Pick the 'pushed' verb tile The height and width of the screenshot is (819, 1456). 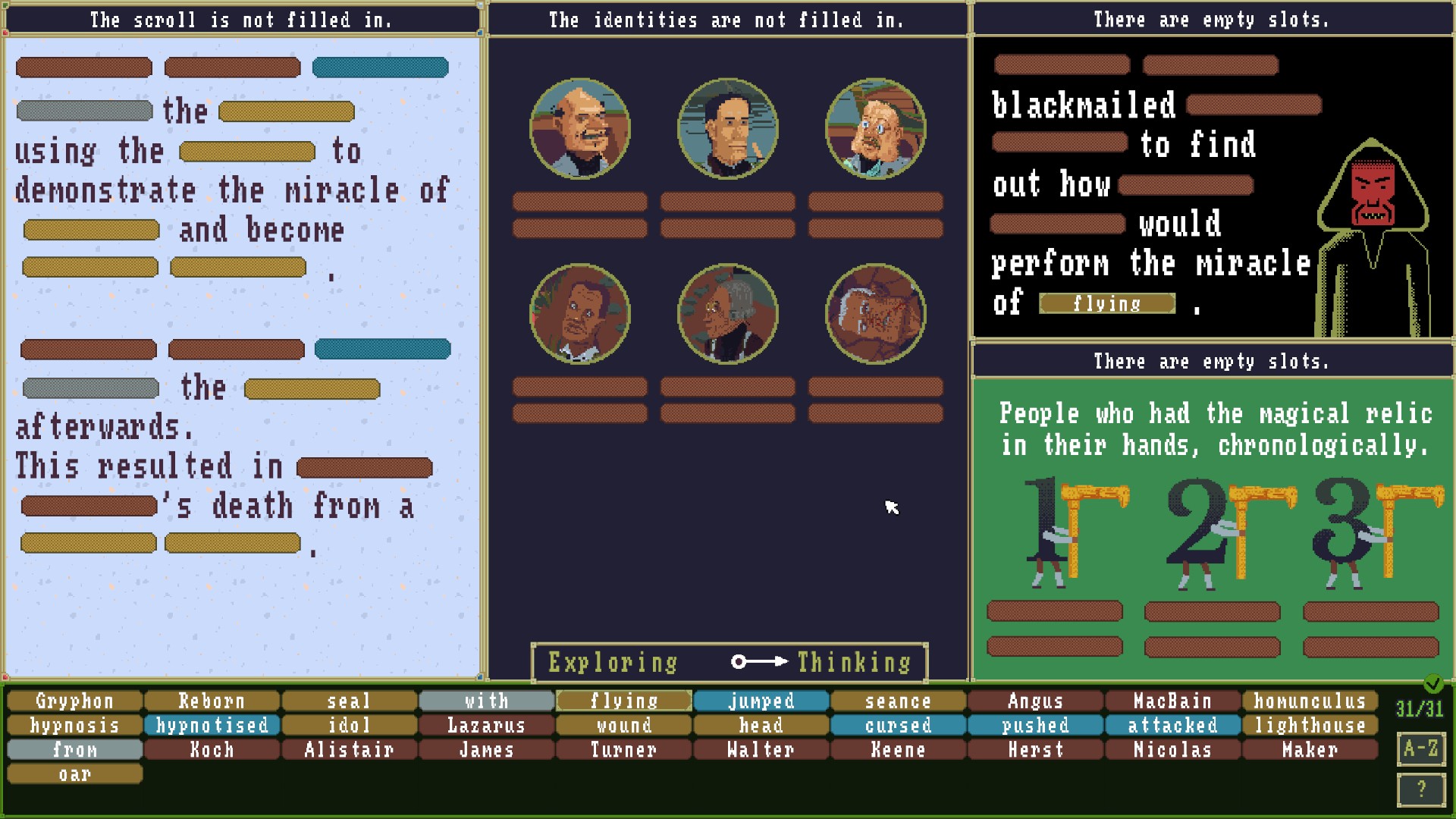(x=1035, y=726)
